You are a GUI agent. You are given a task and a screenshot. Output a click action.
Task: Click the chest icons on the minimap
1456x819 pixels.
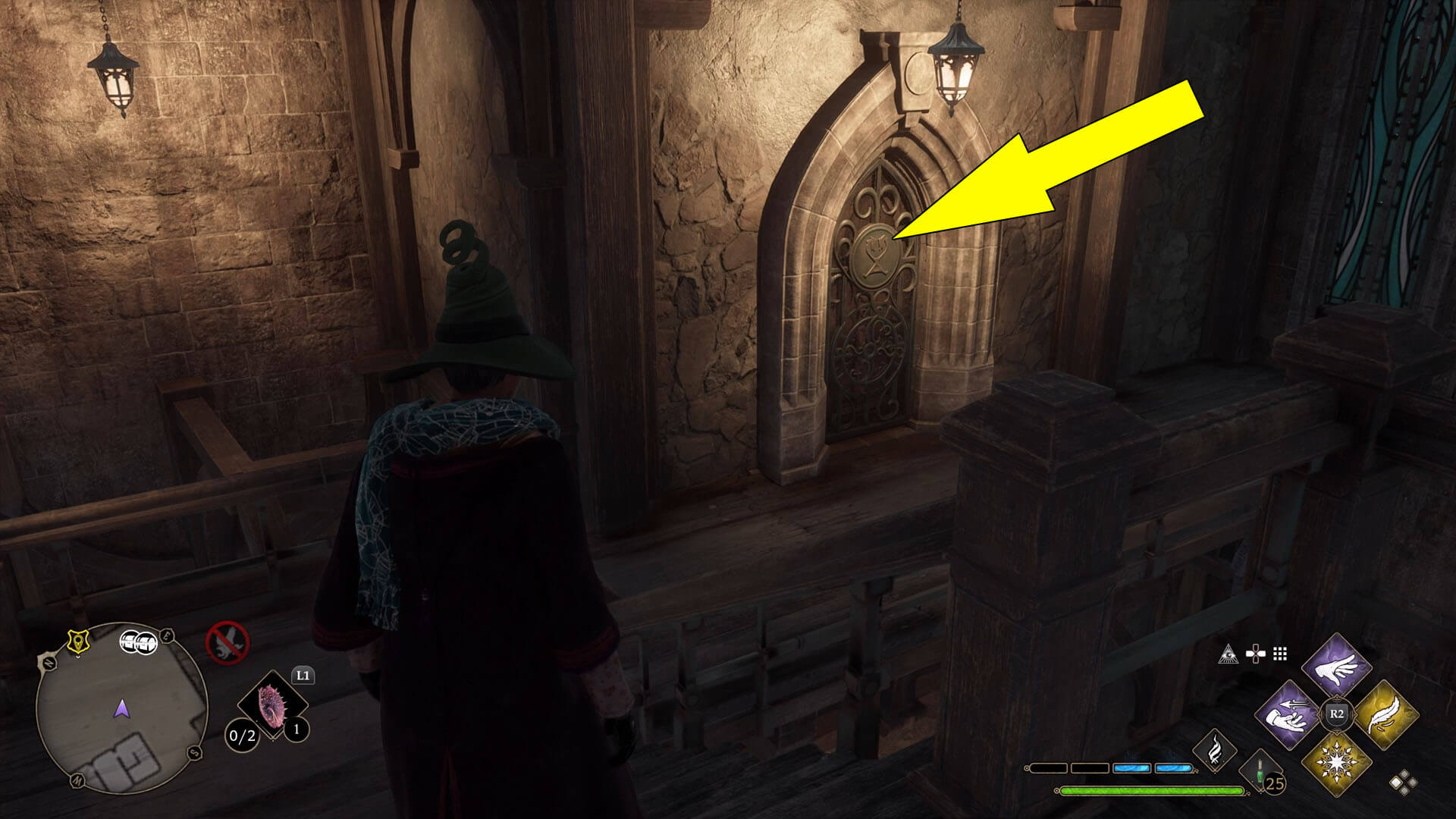139,642
